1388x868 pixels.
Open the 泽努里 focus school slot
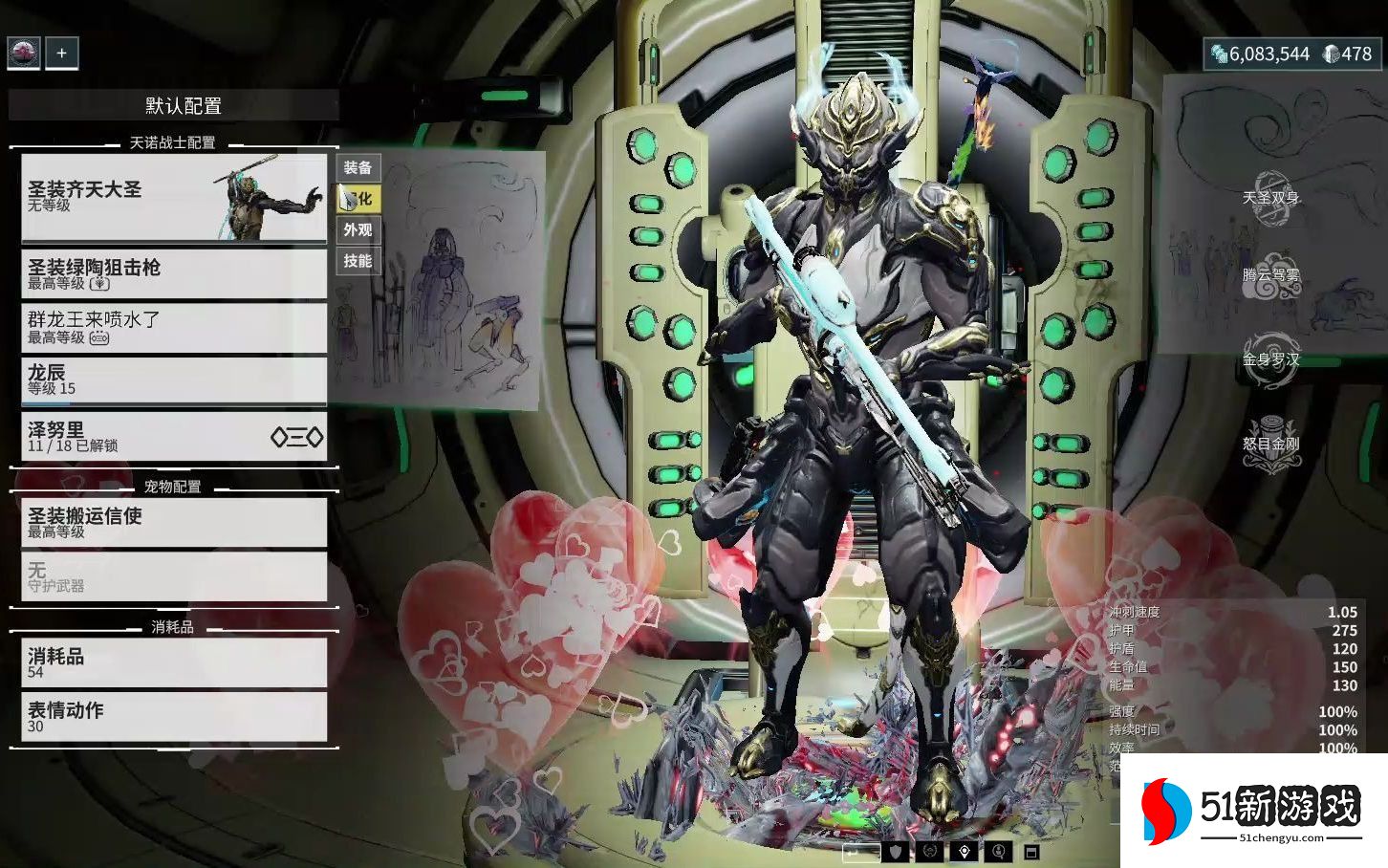(174, 437)
